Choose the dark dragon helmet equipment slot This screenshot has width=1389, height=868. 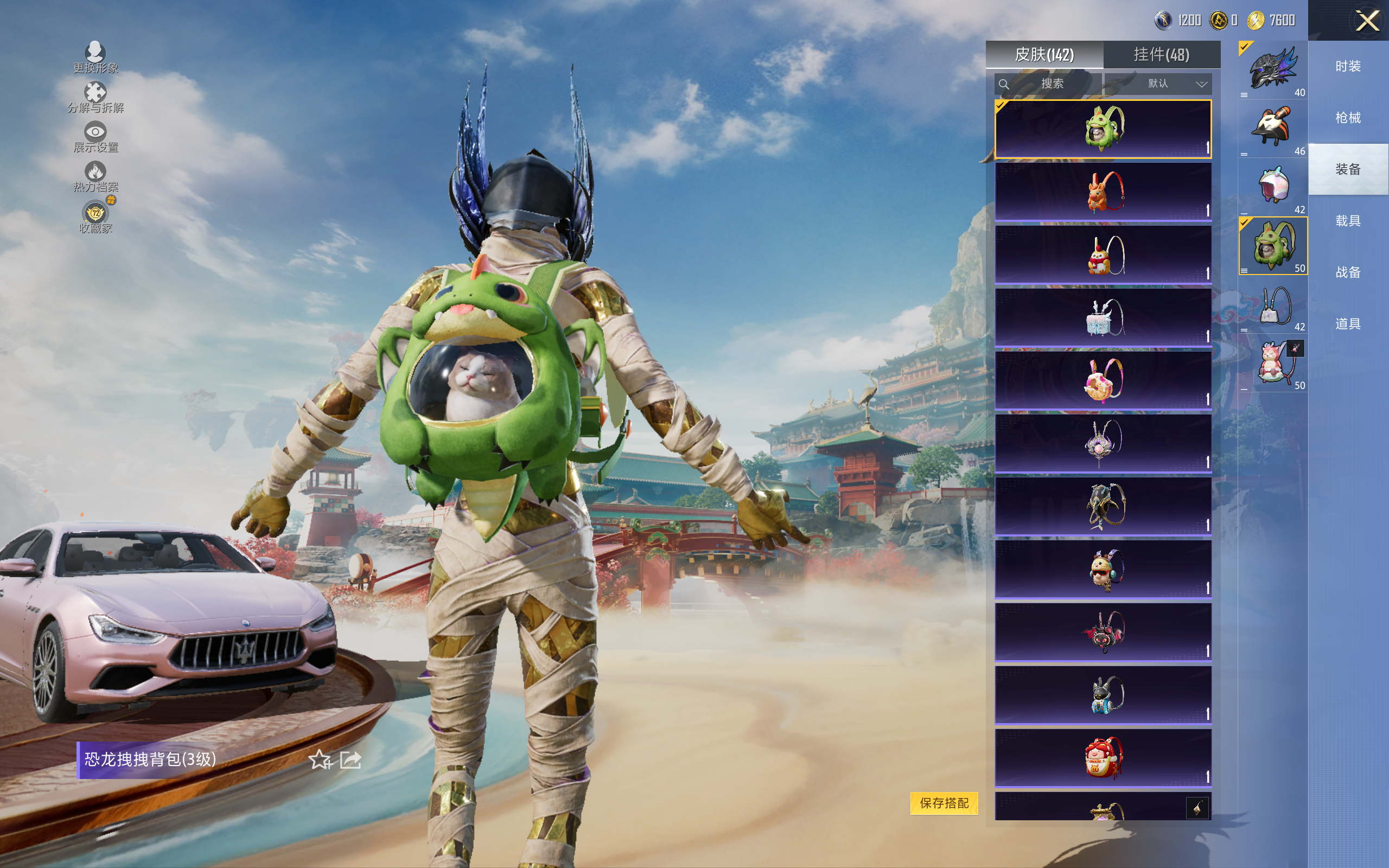click(1272, 70)
